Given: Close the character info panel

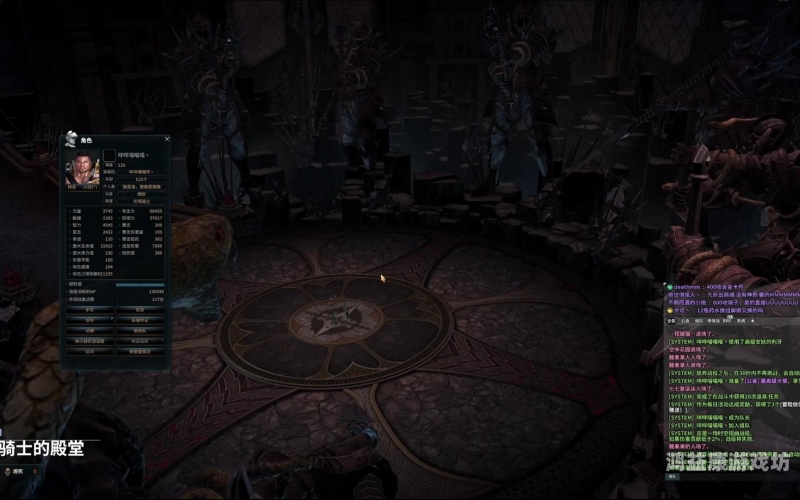Looking at the screenshot, I should [x=166, y=140].
